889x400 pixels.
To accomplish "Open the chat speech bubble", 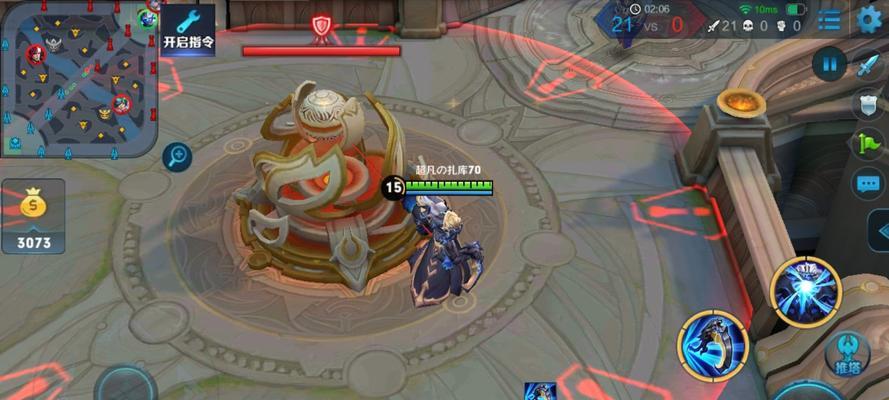I will (866, 183).
